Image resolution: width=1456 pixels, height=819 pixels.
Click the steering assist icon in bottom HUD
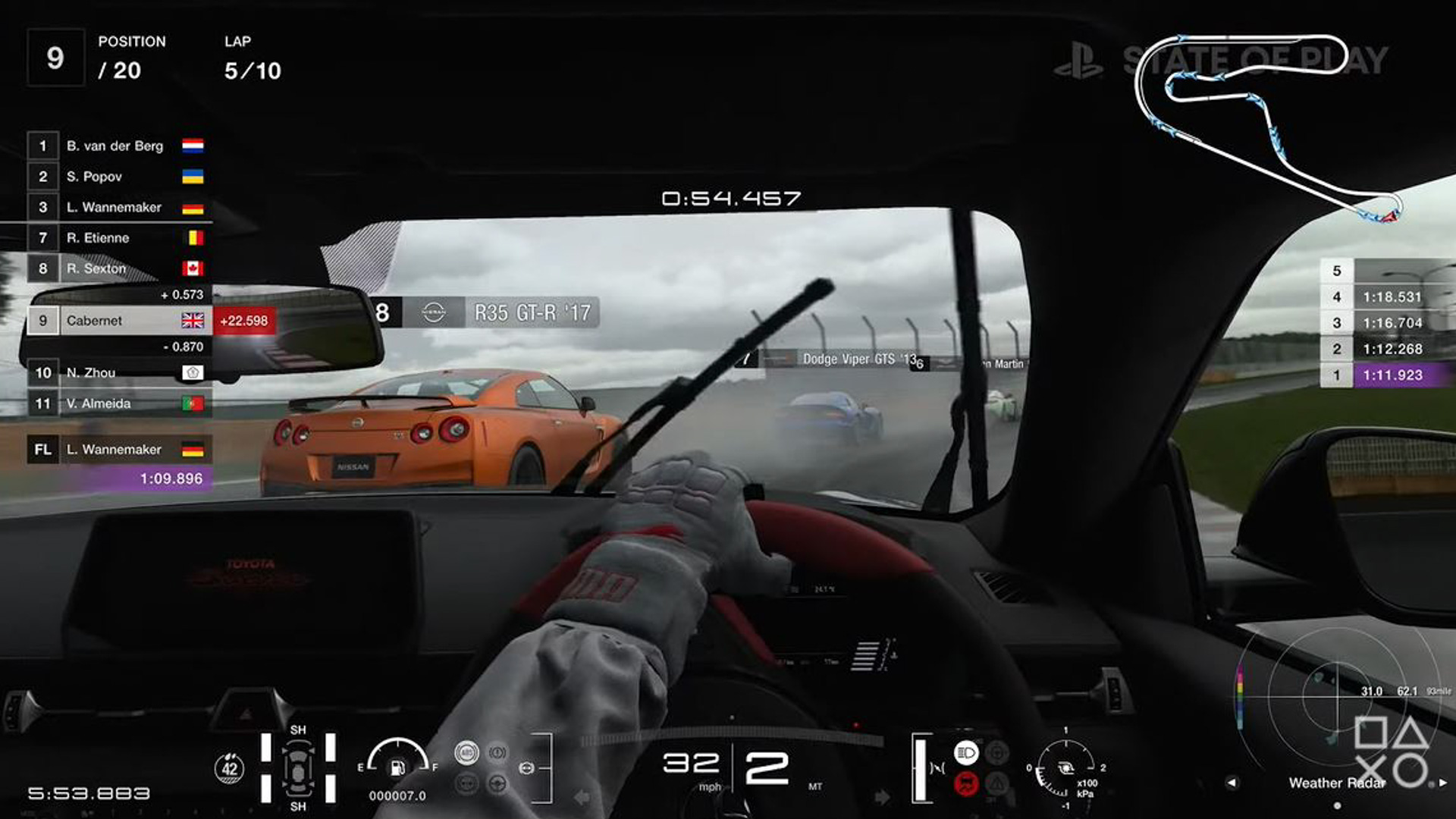pos(497,783)
